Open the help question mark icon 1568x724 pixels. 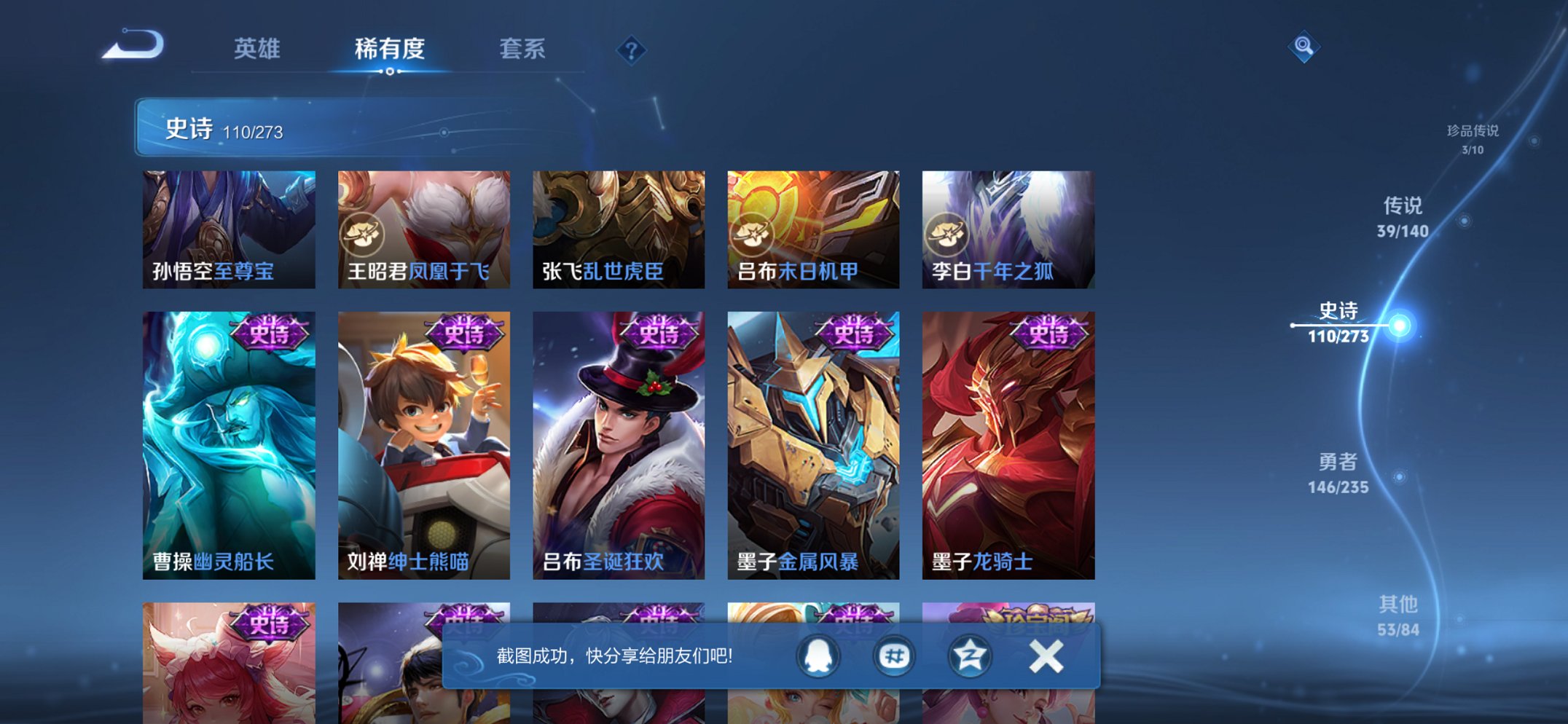tap(631, 50)
